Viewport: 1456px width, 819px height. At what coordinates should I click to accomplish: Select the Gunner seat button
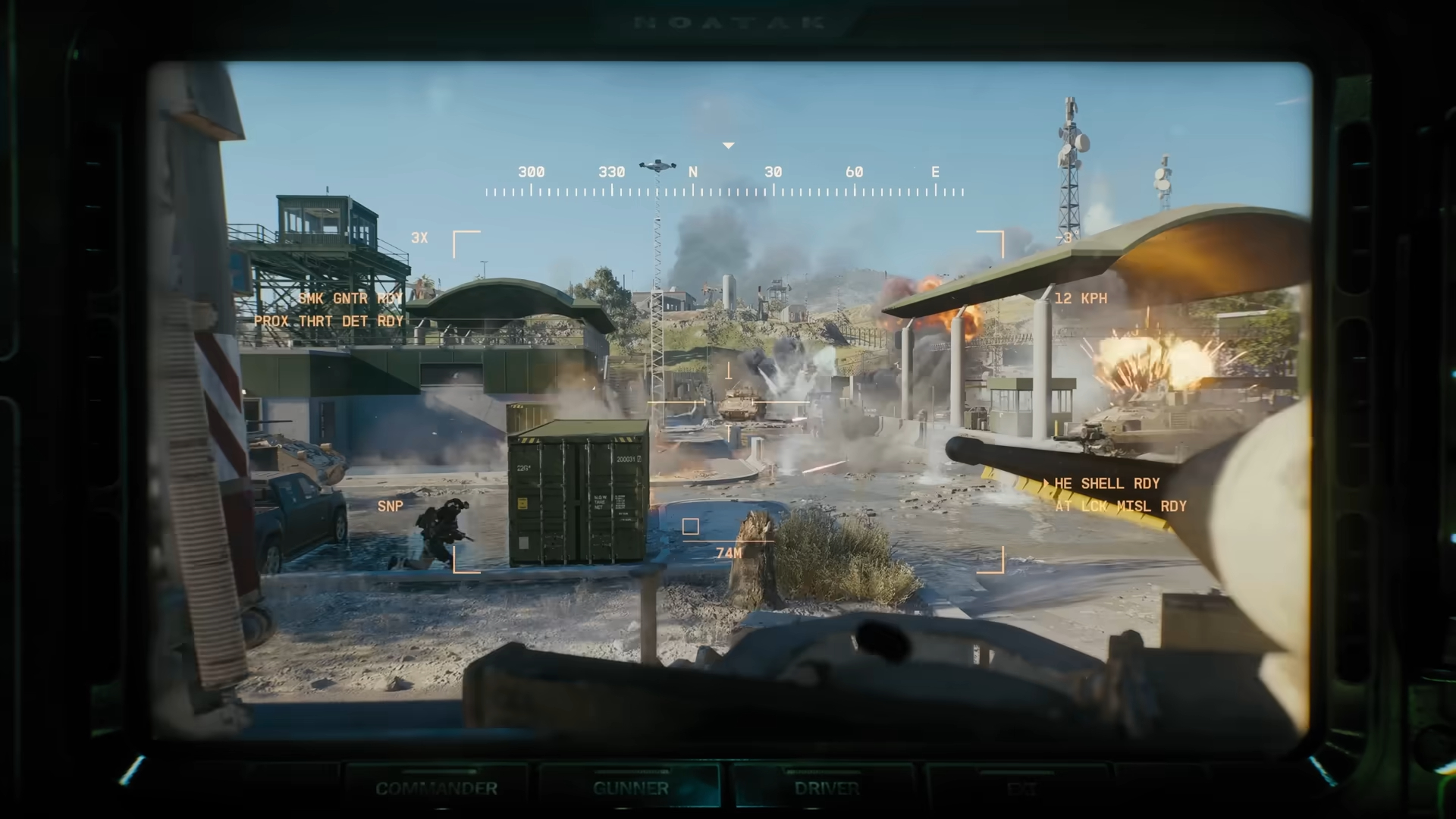(631, 789)
